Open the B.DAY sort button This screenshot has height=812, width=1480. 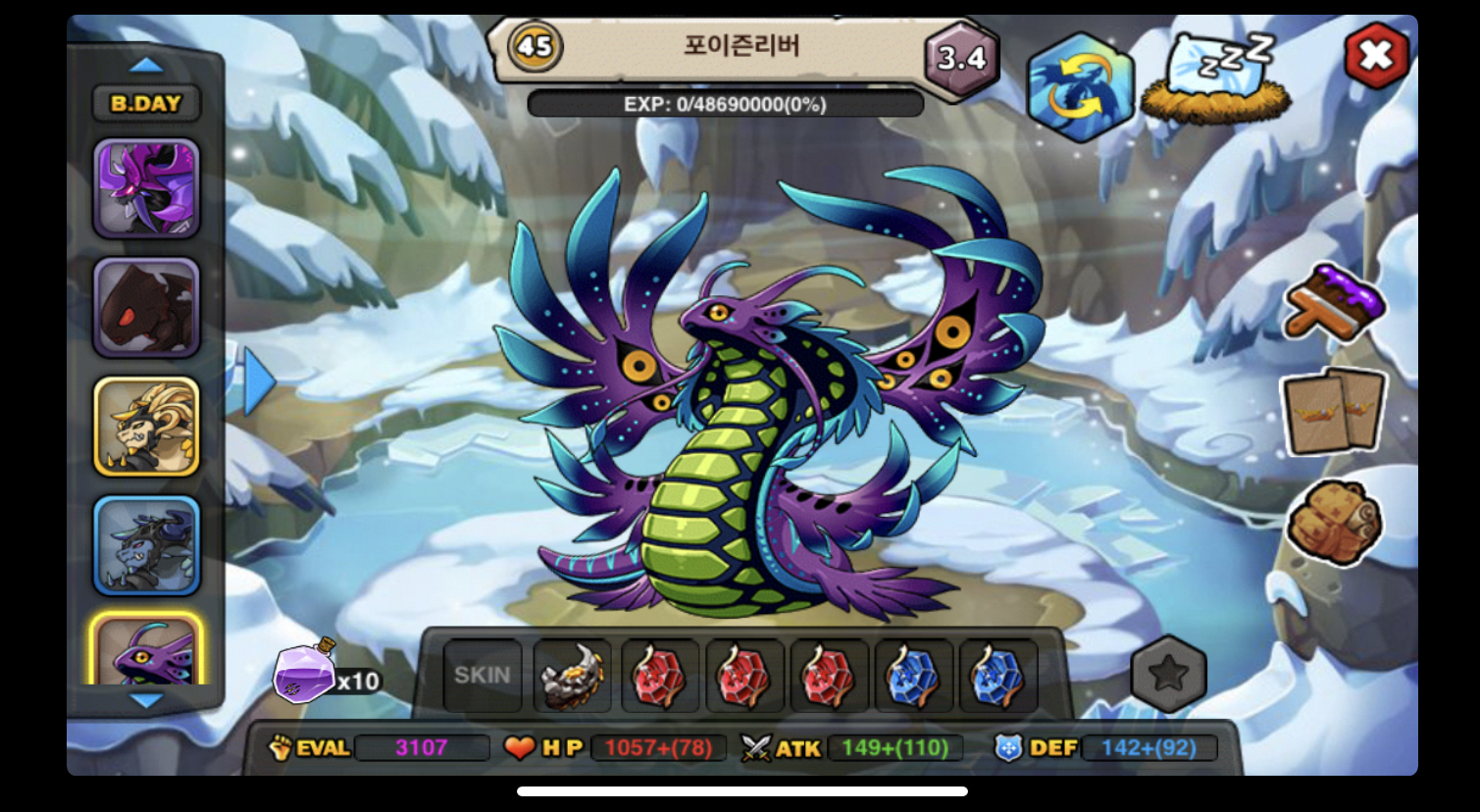point(146,103)
